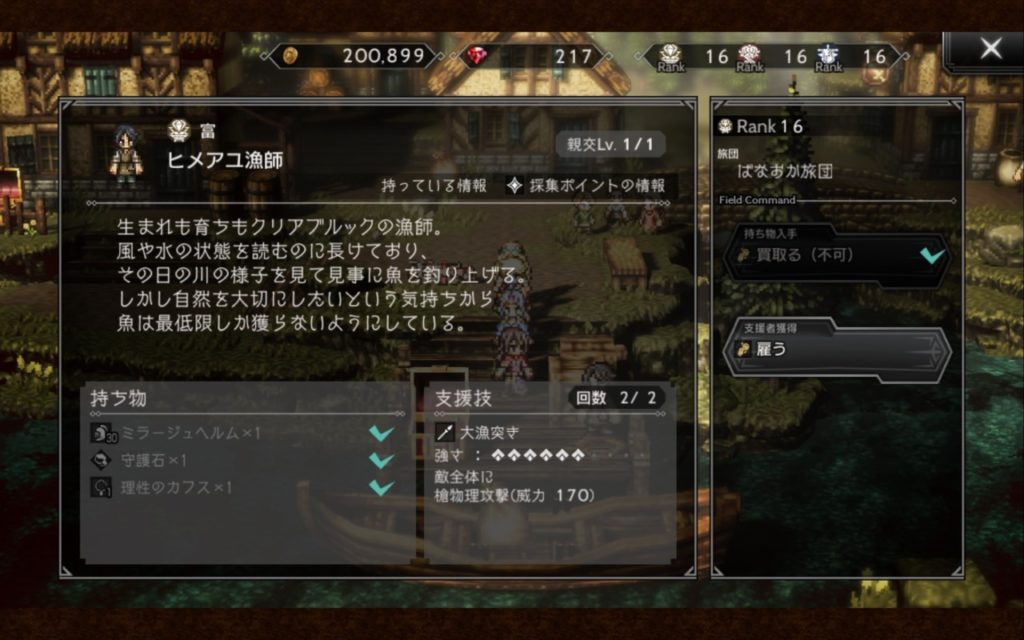View the 大漁突き support skill
This screenshot has height=640, width=1024.
click(490, 434)
